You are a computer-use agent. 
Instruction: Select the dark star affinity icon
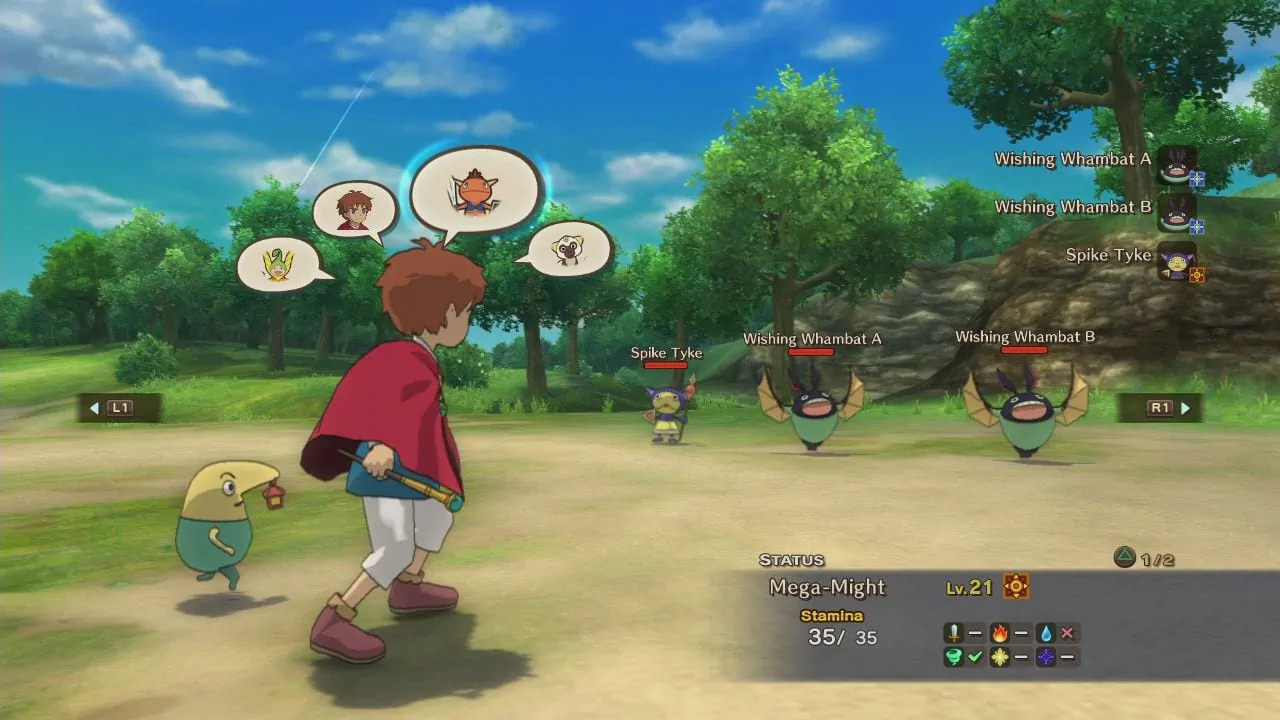[x=1045, y=657]
